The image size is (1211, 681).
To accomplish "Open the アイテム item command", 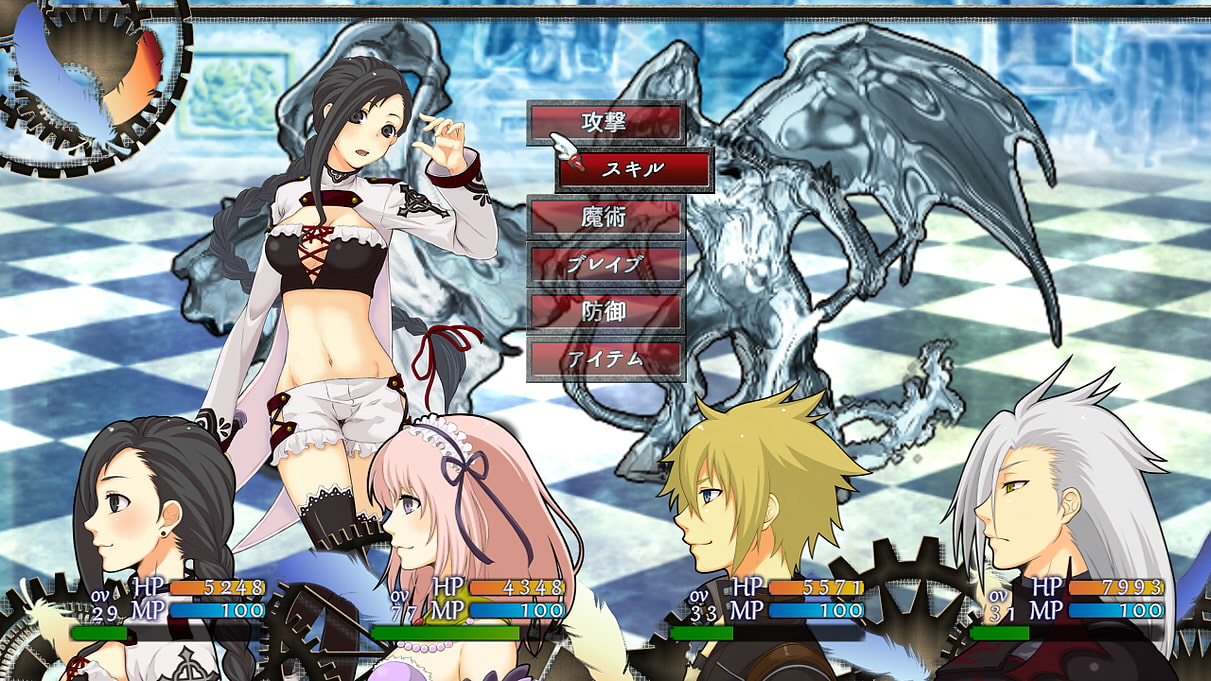I will [x=605, y=359].
